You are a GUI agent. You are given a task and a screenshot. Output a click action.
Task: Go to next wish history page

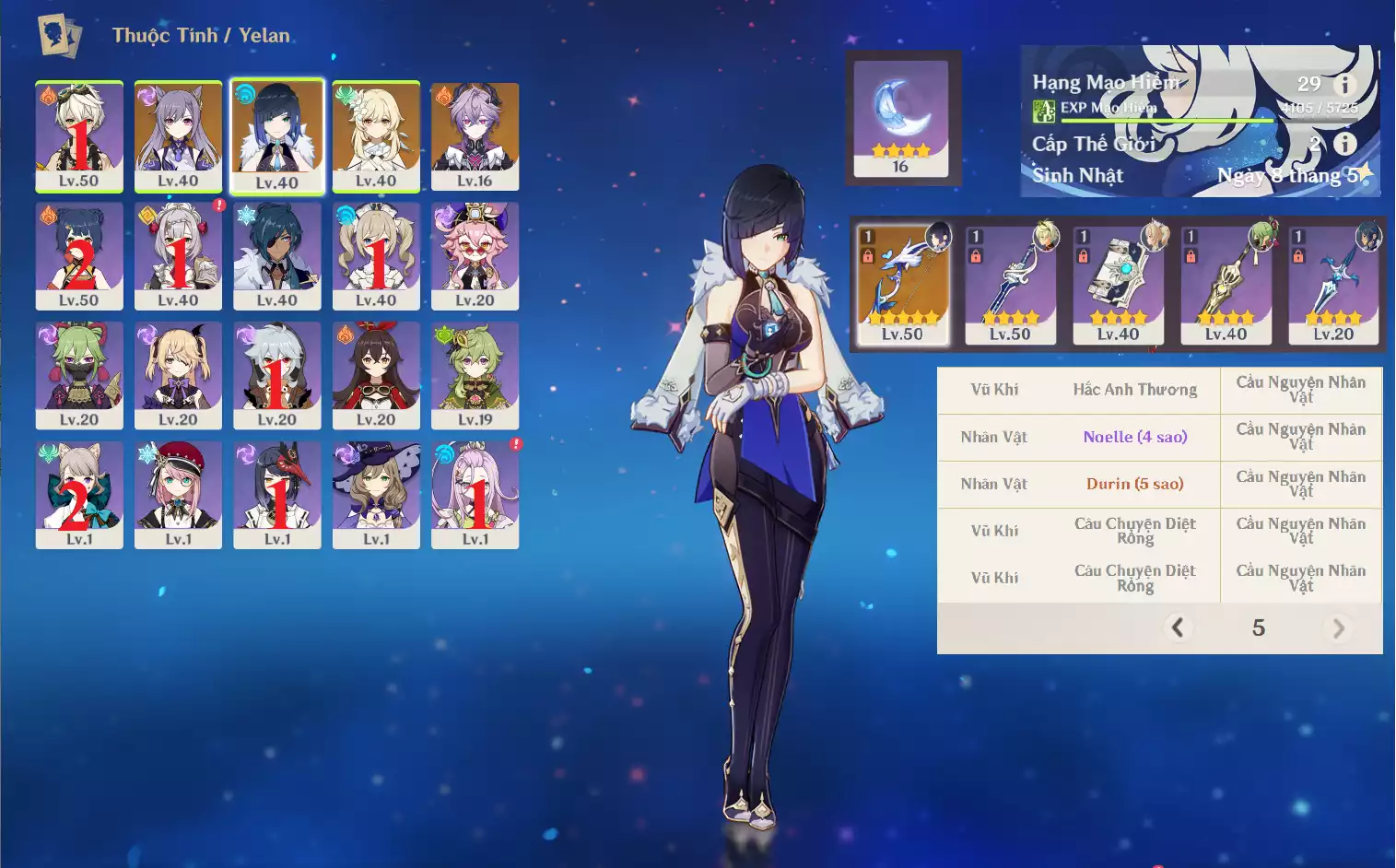[x=1338, y=628]
